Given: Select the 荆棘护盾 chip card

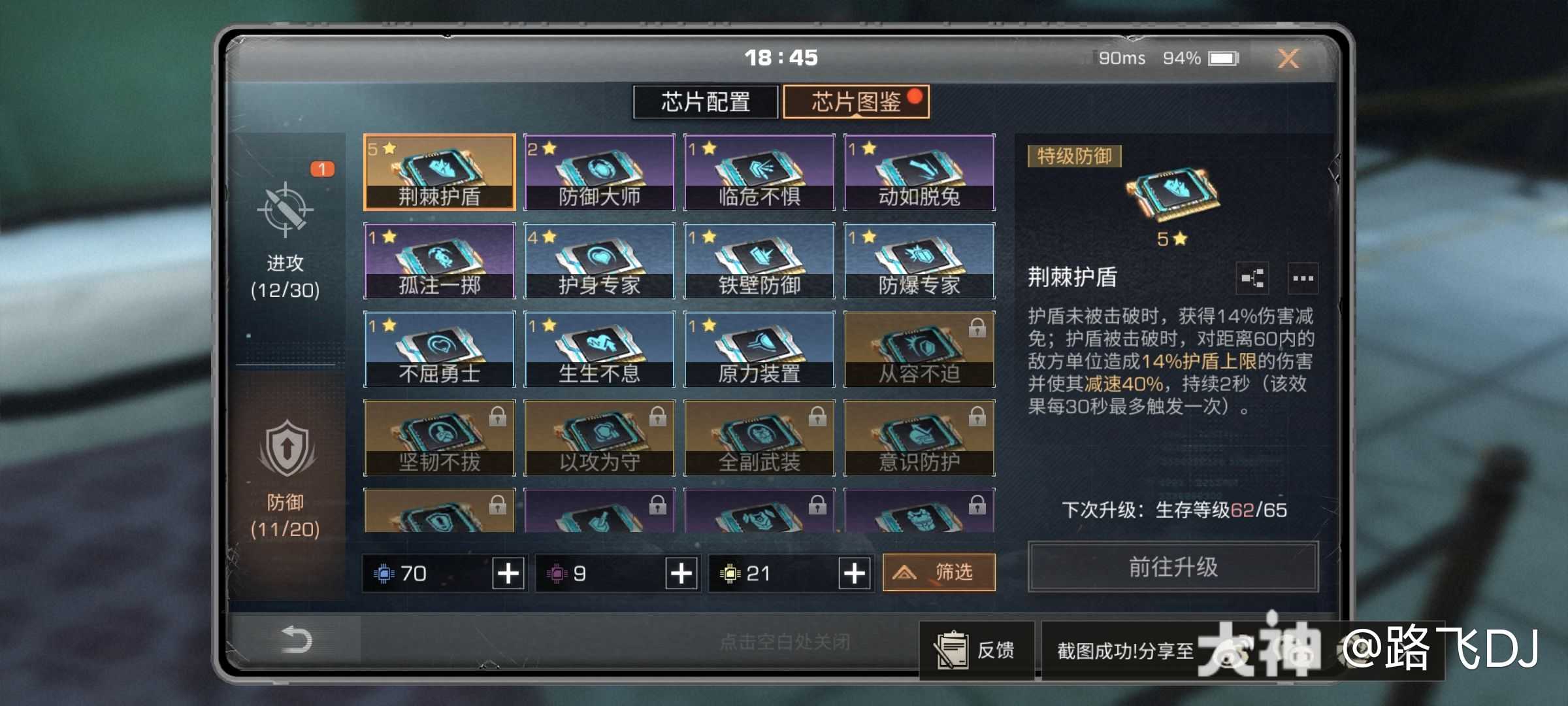Looking at the screenshot, I should coord(440,172).
